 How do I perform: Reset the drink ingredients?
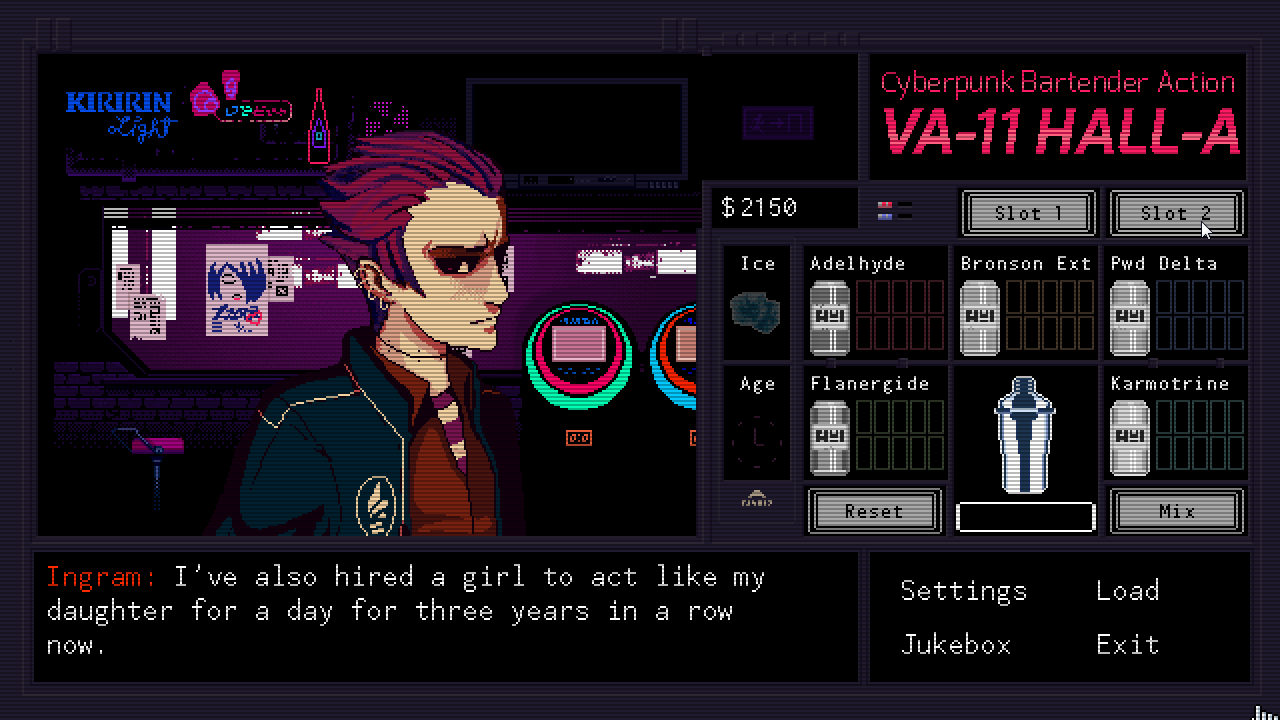874,511
